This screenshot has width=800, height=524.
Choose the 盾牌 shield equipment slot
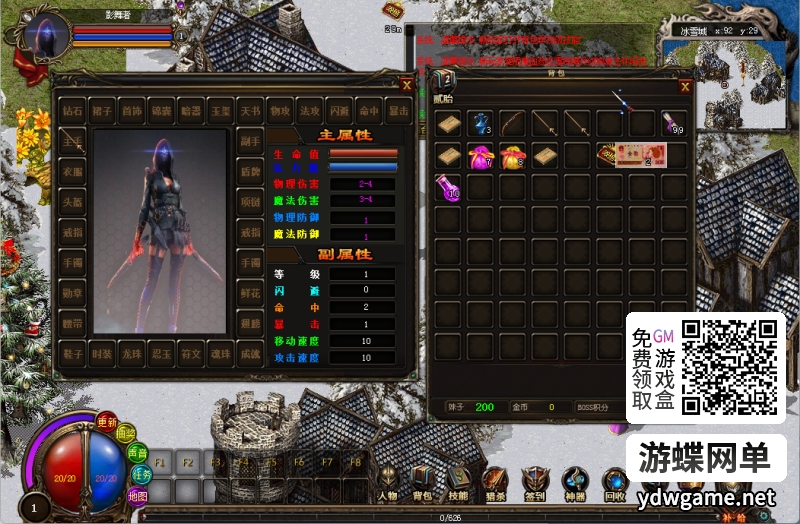click(250, 171)
